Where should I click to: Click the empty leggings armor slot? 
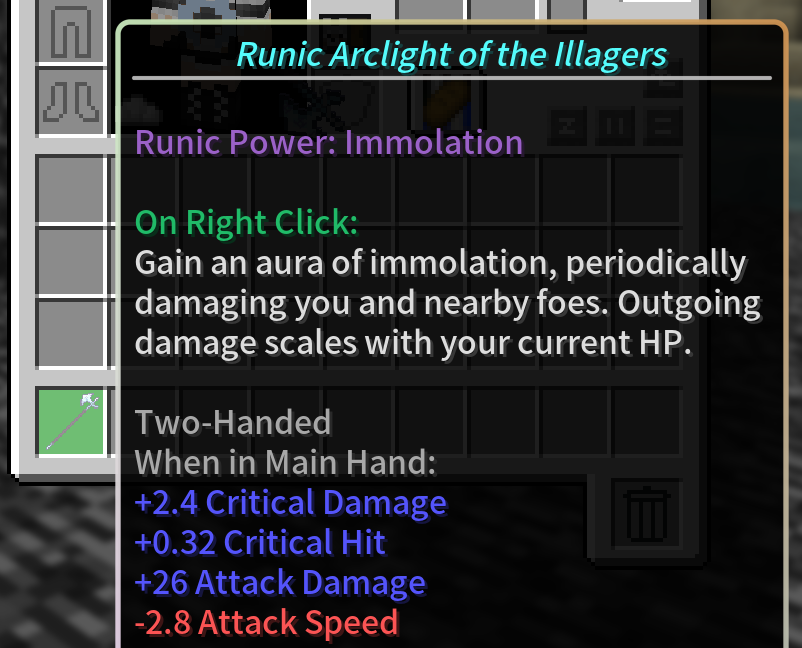[71, 32]
